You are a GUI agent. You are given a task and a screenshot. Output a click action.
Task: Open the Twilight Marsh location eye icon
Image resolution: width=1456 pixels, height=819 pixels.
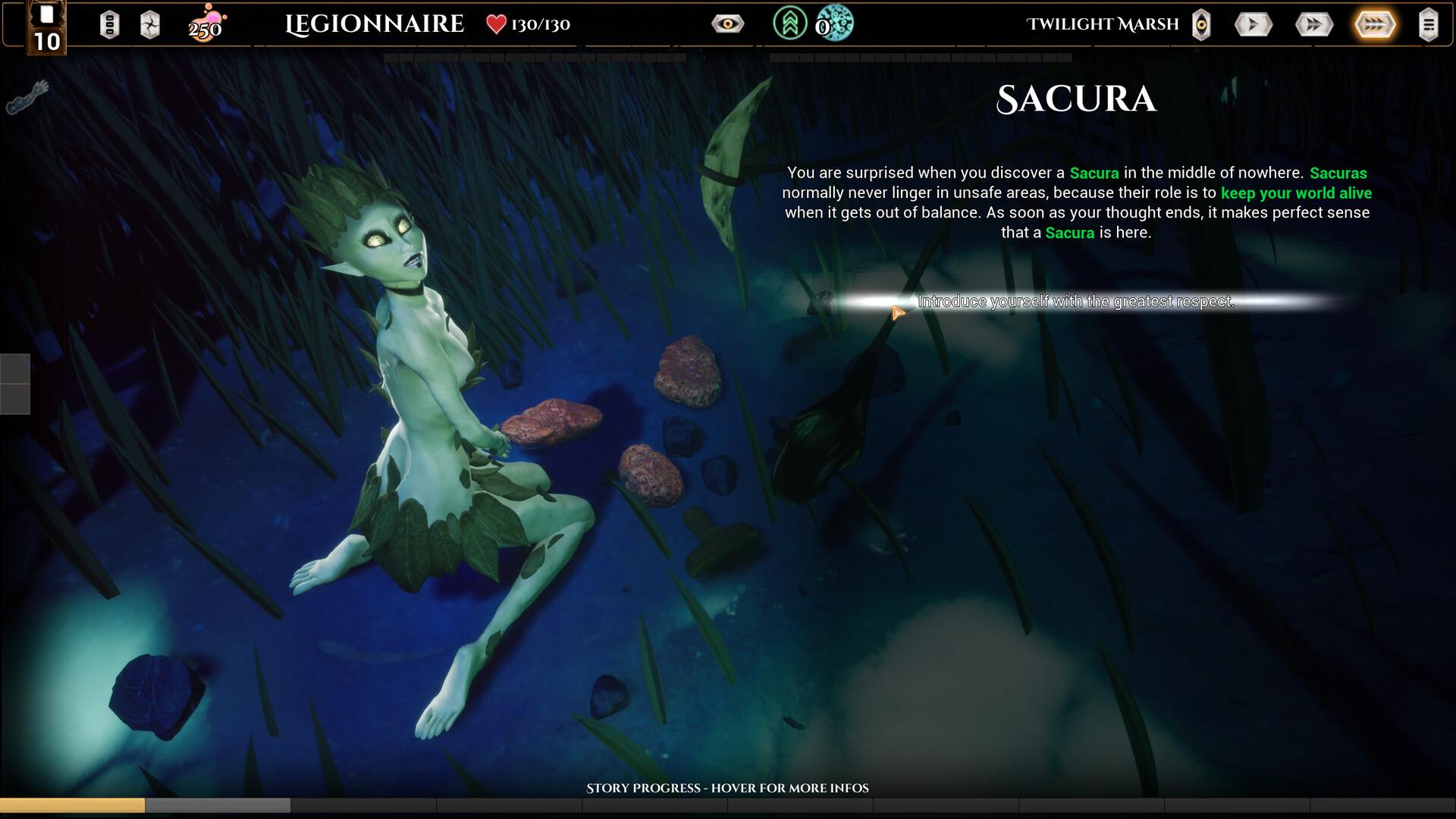pyautogui.click(x=1201, y=25)
